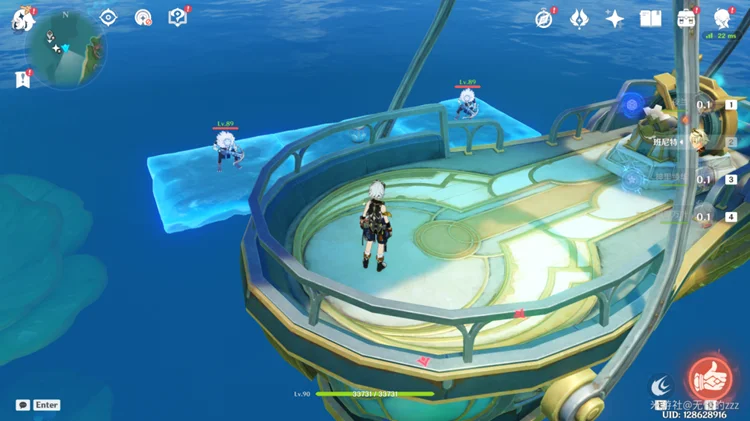
Task: Open the Events flame icon
Action: [x=579, y=18]
